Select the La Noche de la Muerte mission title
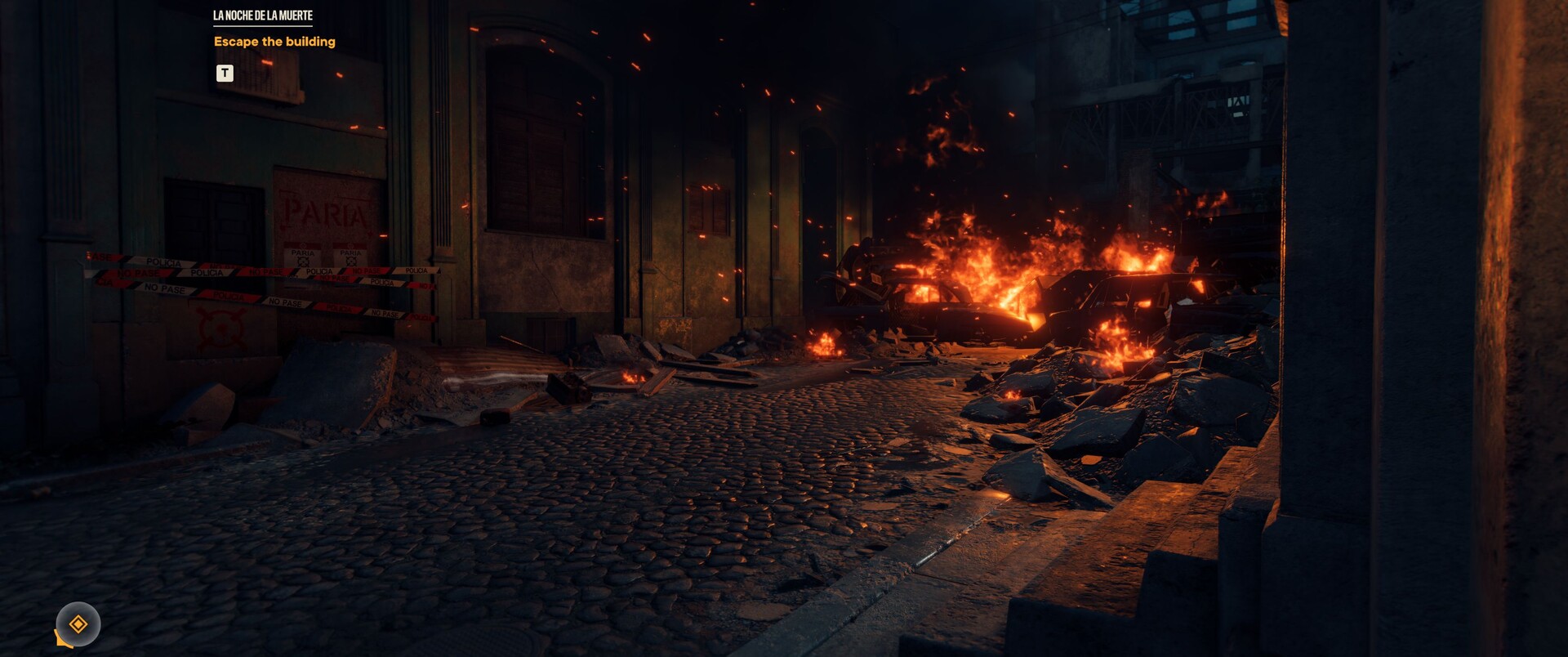This screenshot has height=657, width=1568. pyautogui.click(x=262, y=16)
